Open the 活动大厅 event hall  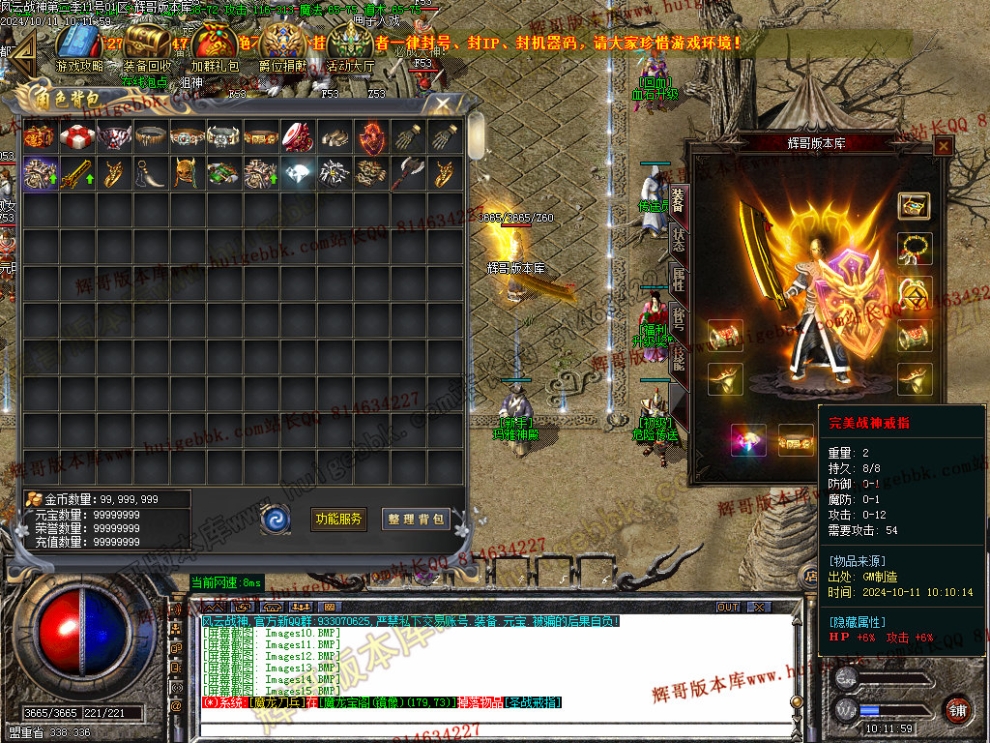click(x=350, y=46)
